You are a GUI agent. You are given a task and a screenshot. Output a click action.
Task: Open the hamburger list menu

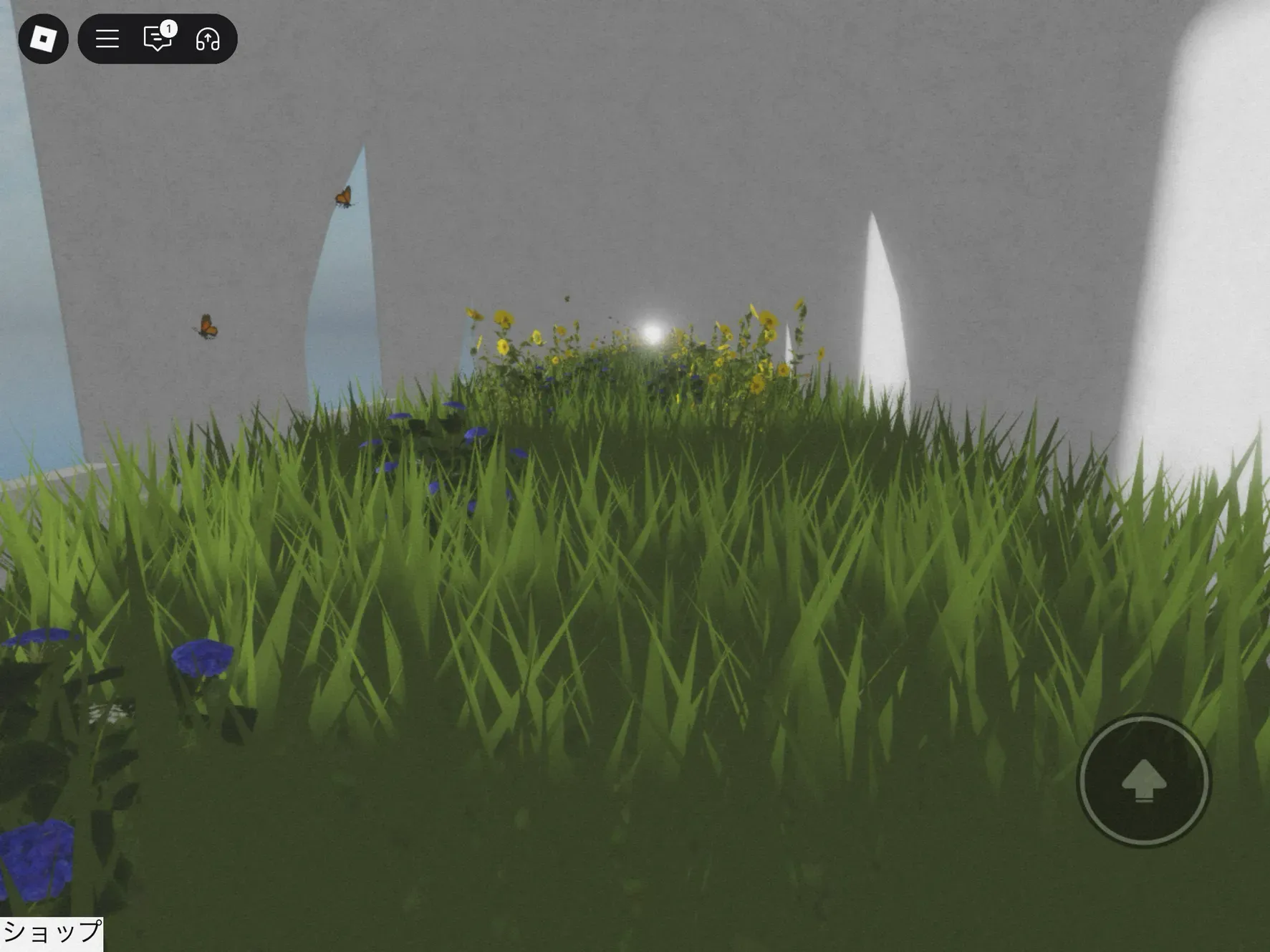(107, 39)
